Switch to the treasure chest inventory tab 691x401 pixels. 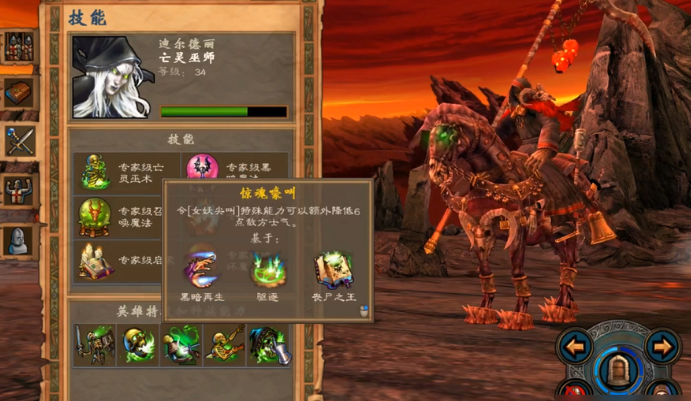19,93
